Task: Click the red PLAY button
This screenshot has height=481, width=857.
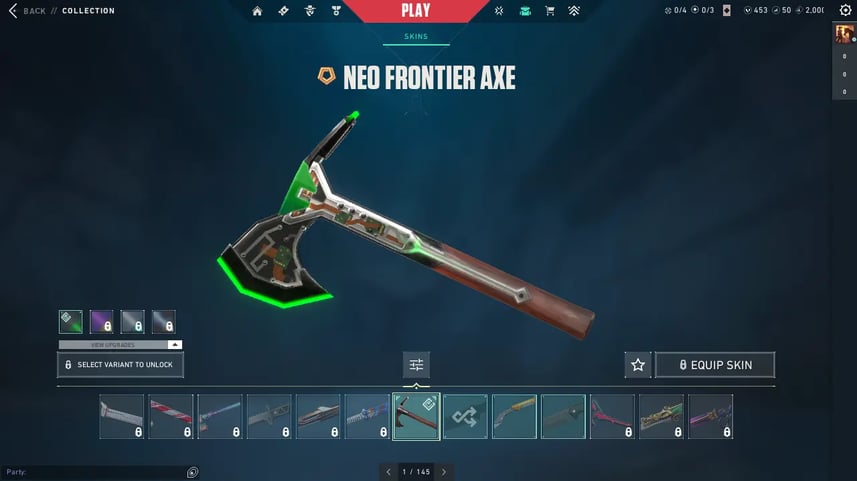Action: (x=415, y=11)
